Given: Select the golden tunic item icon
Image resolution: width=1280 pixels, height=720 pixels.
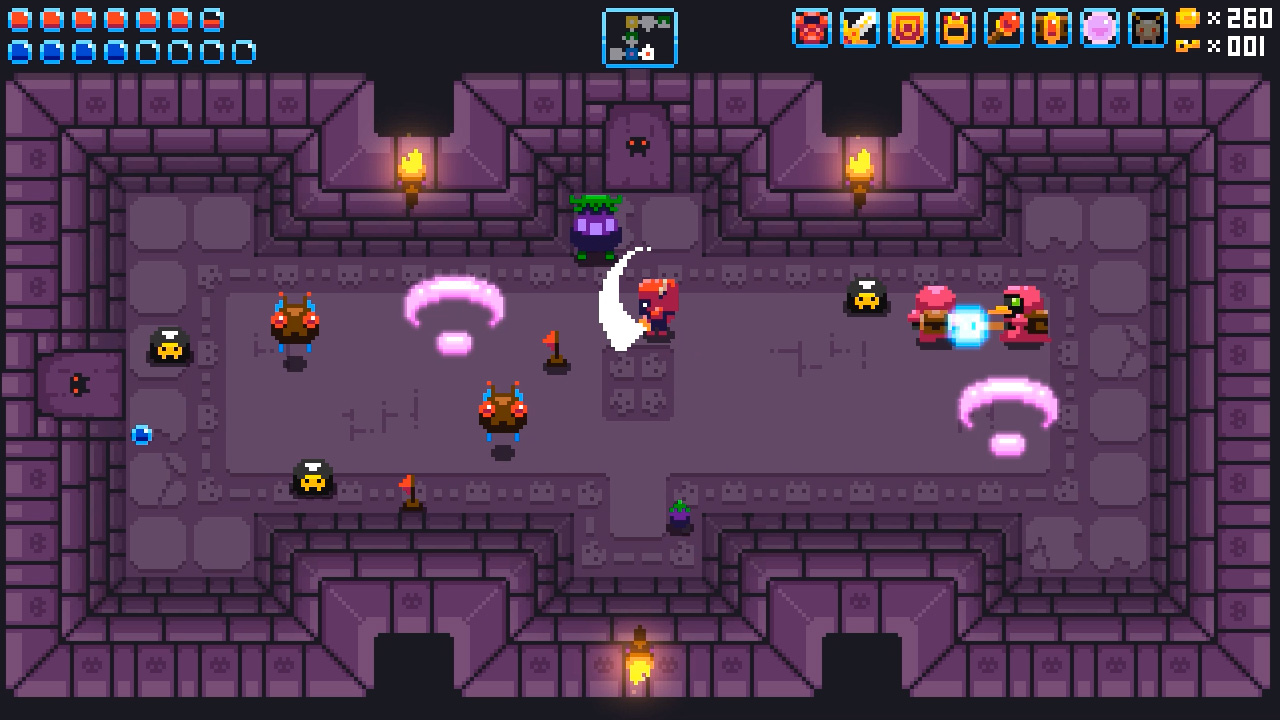Looking at the screenshot, I should point(956,30).
